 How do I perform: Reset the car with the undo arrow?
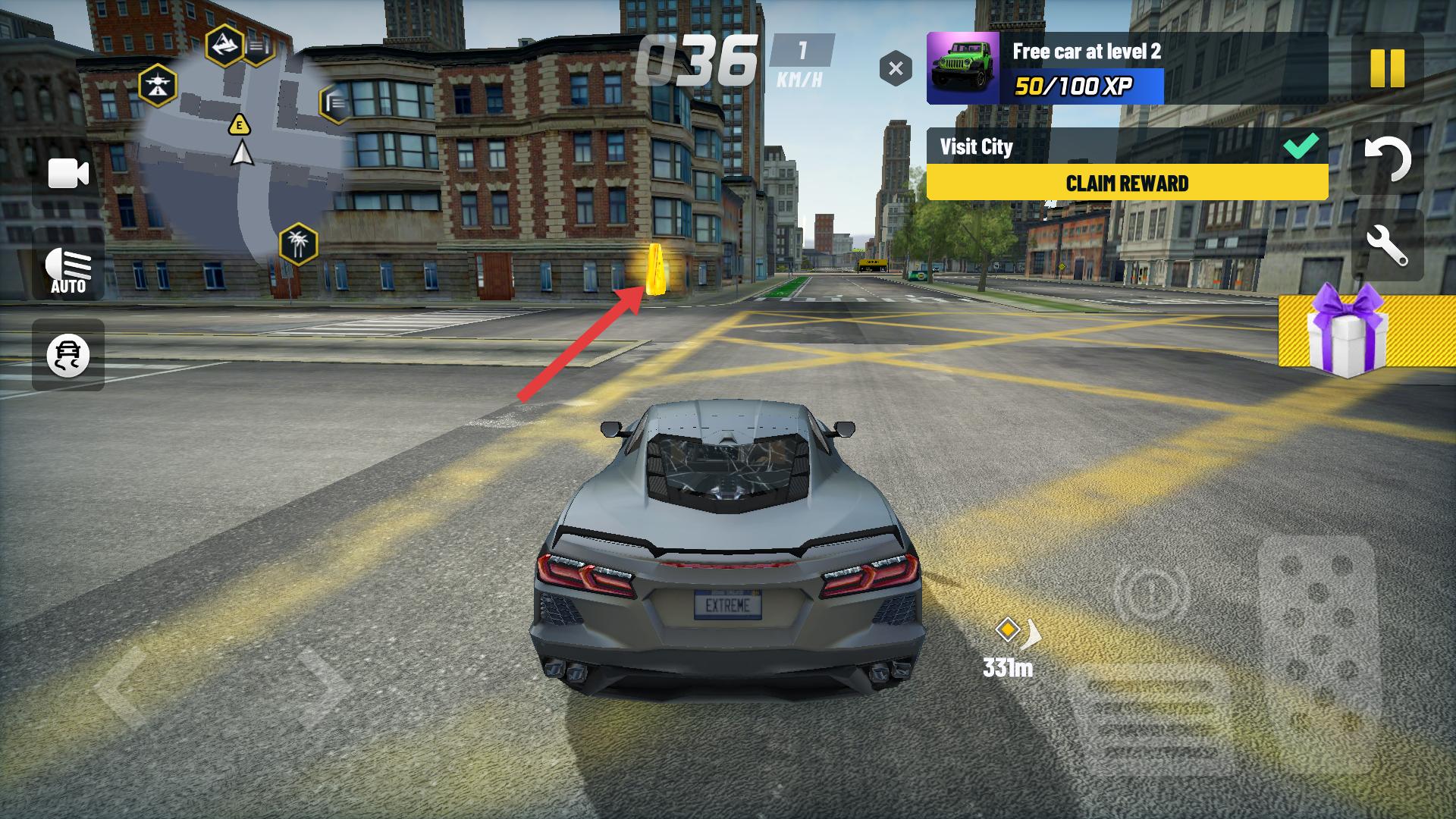point(1387,159)
